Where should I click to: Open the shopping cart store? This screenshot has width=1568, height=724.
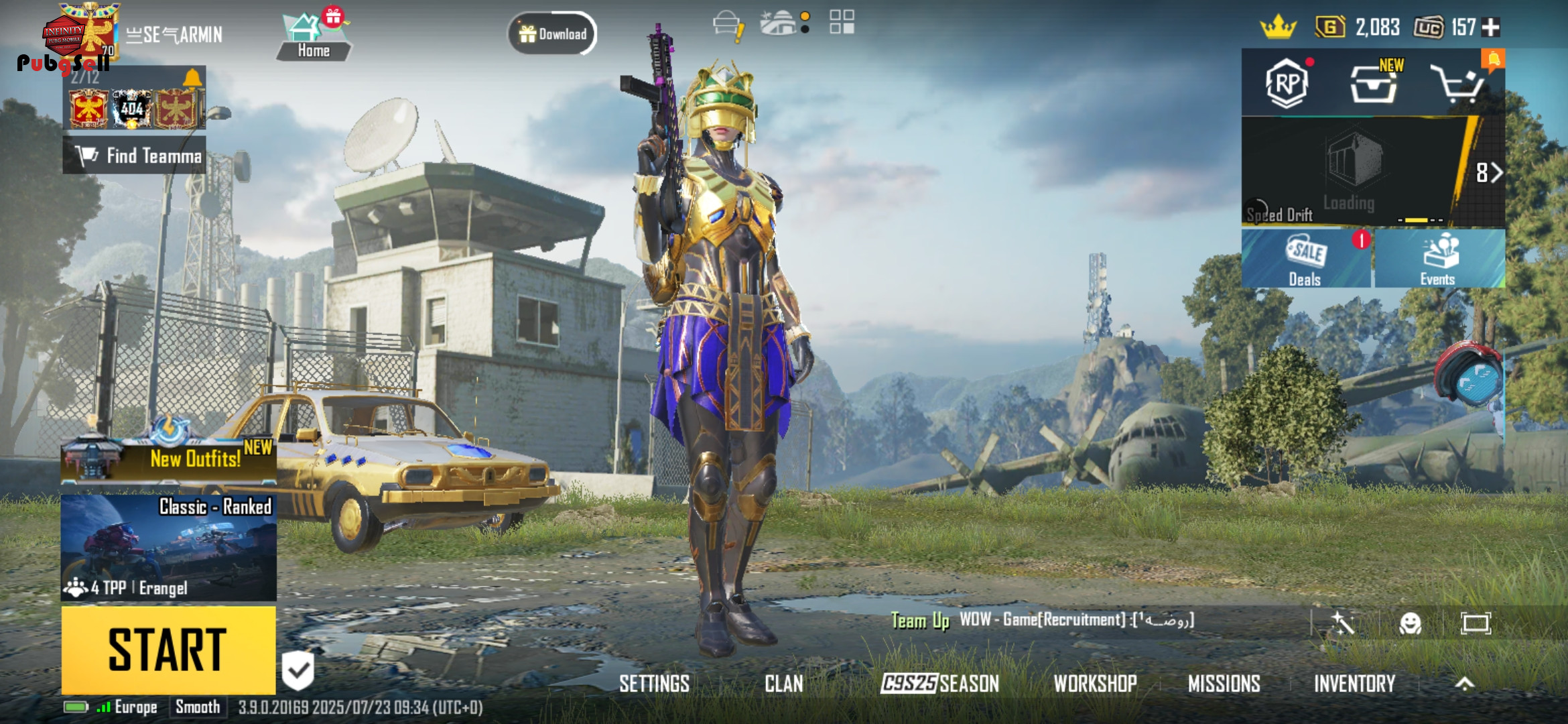pos(1456,84)
